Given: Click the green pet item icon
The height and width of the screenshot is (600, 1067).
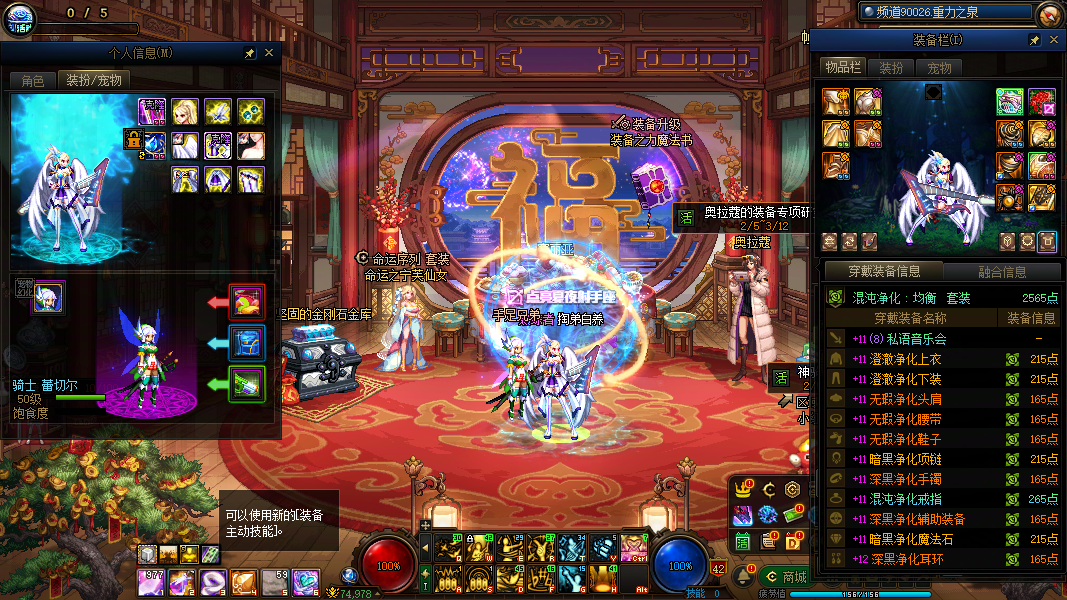Looking at the screenshot, I should (x=246, y=384).
